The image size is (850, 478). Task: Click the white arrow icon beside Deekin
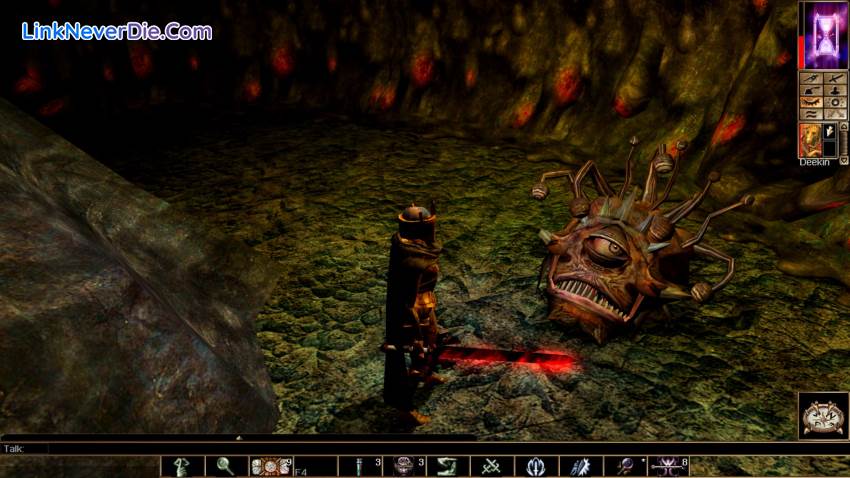click(x=830, y=131)
